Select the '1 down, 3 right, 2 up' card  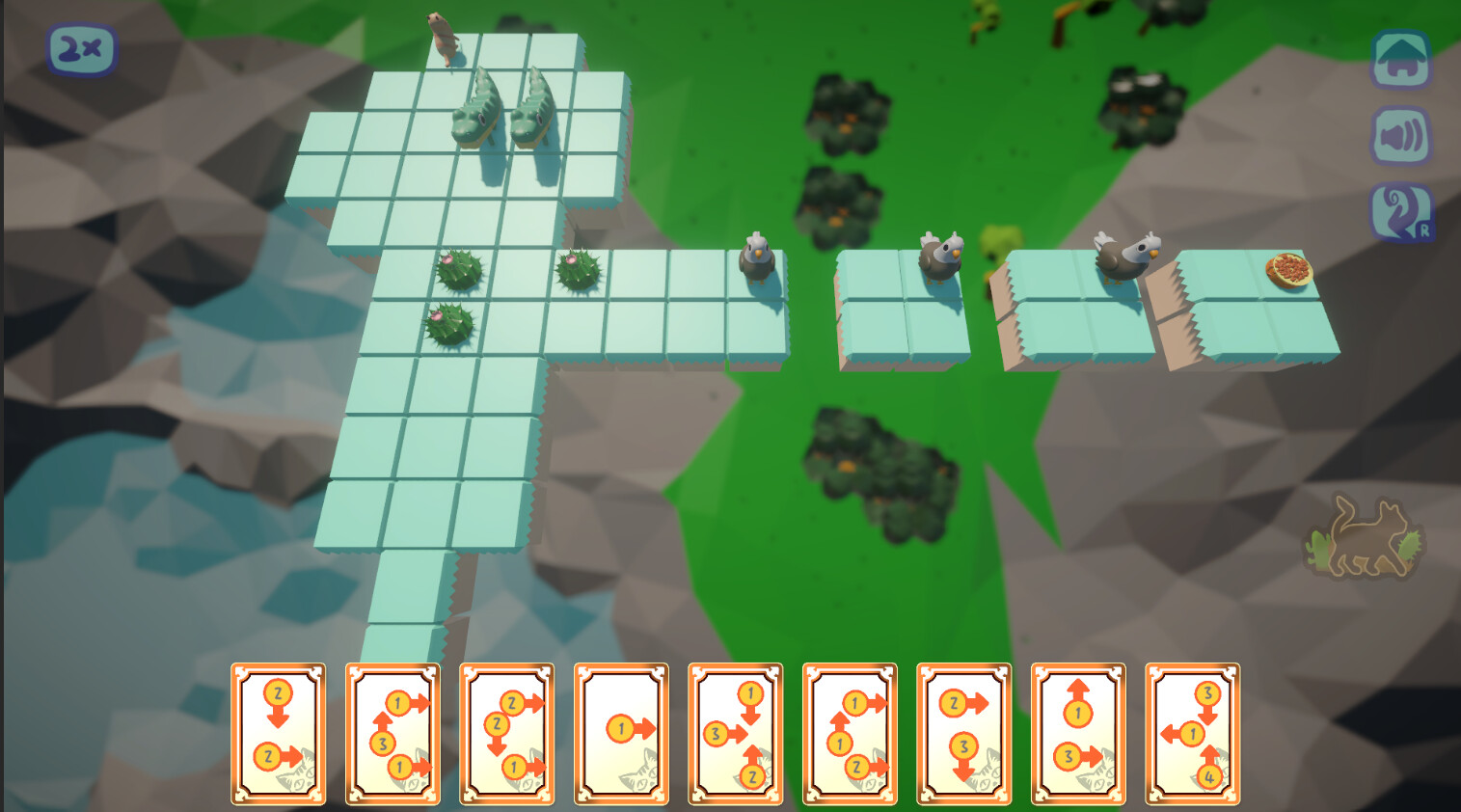(x=735, y=735)
